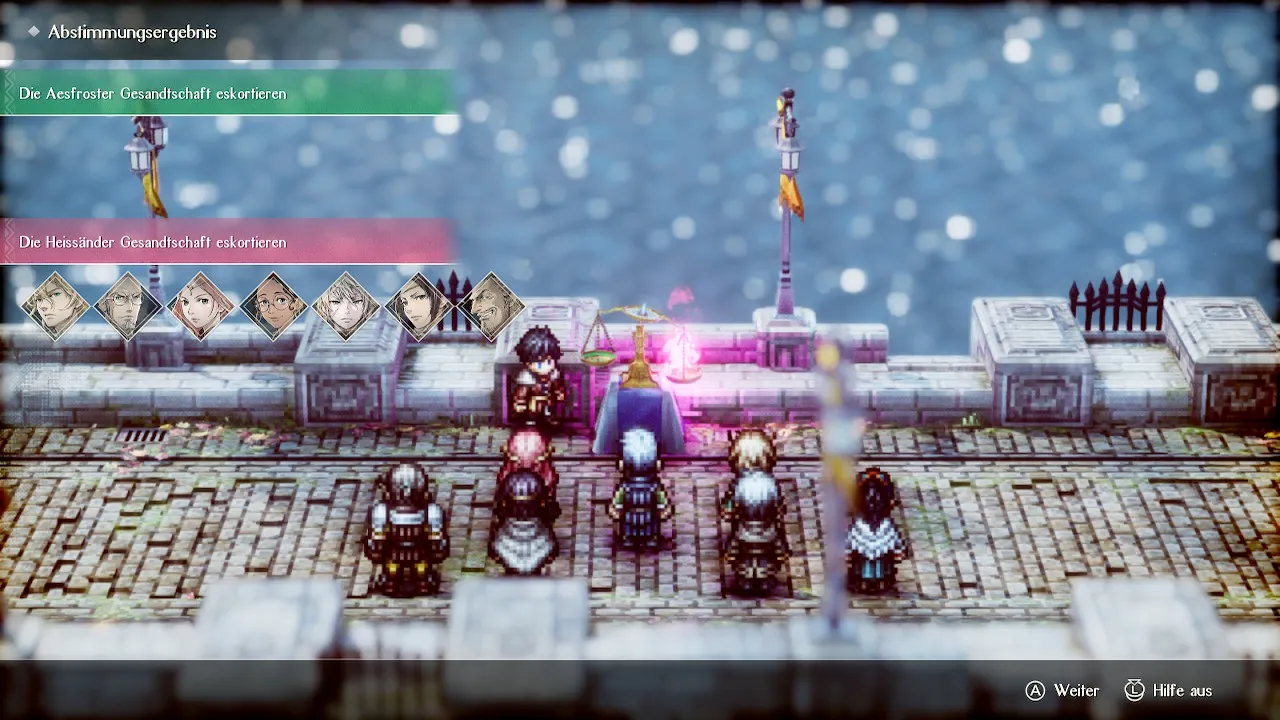The image size is (1280, 720).
Task: Click the red-haired woman's voter portrait
Action: (x=201, y=306)
